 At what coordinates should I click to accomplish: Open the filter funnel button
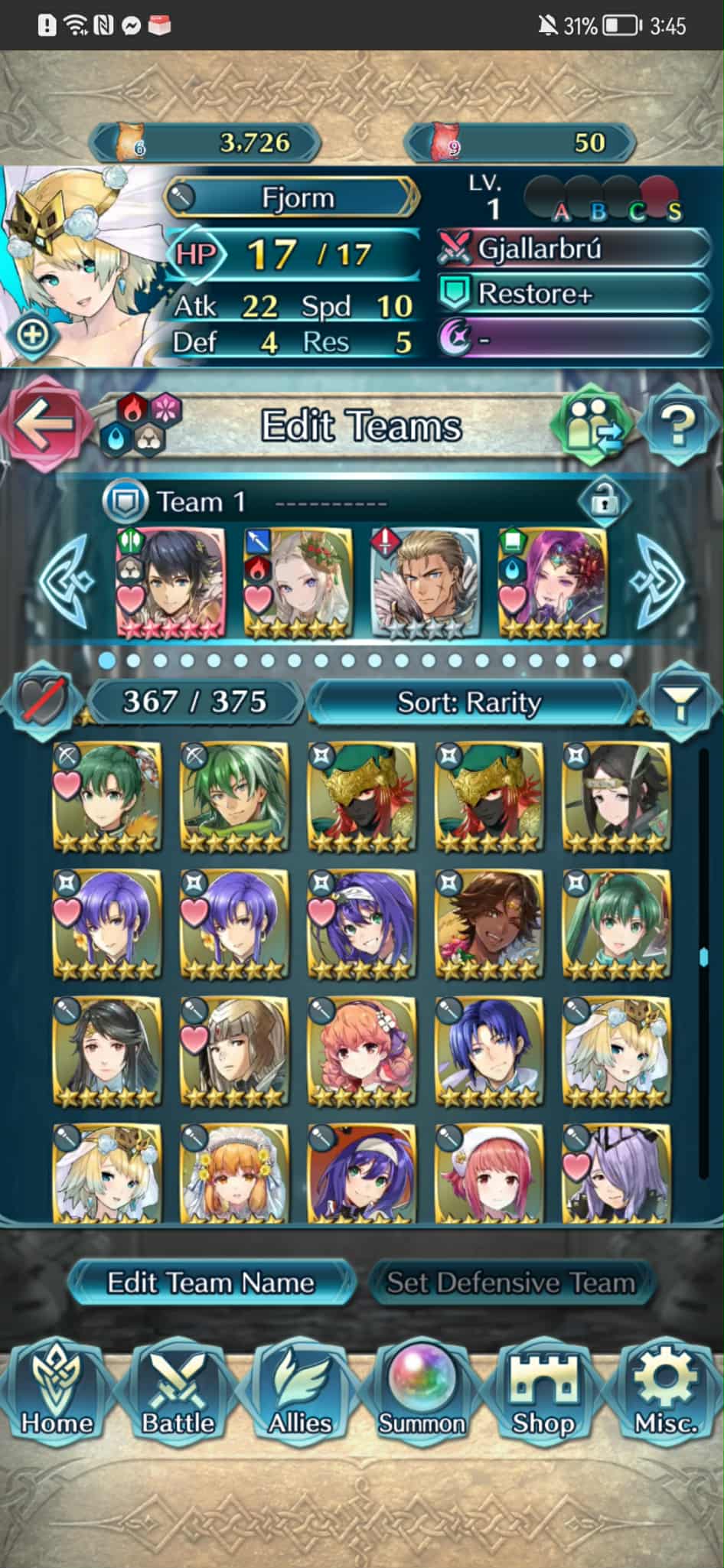(x=680, y=702)
